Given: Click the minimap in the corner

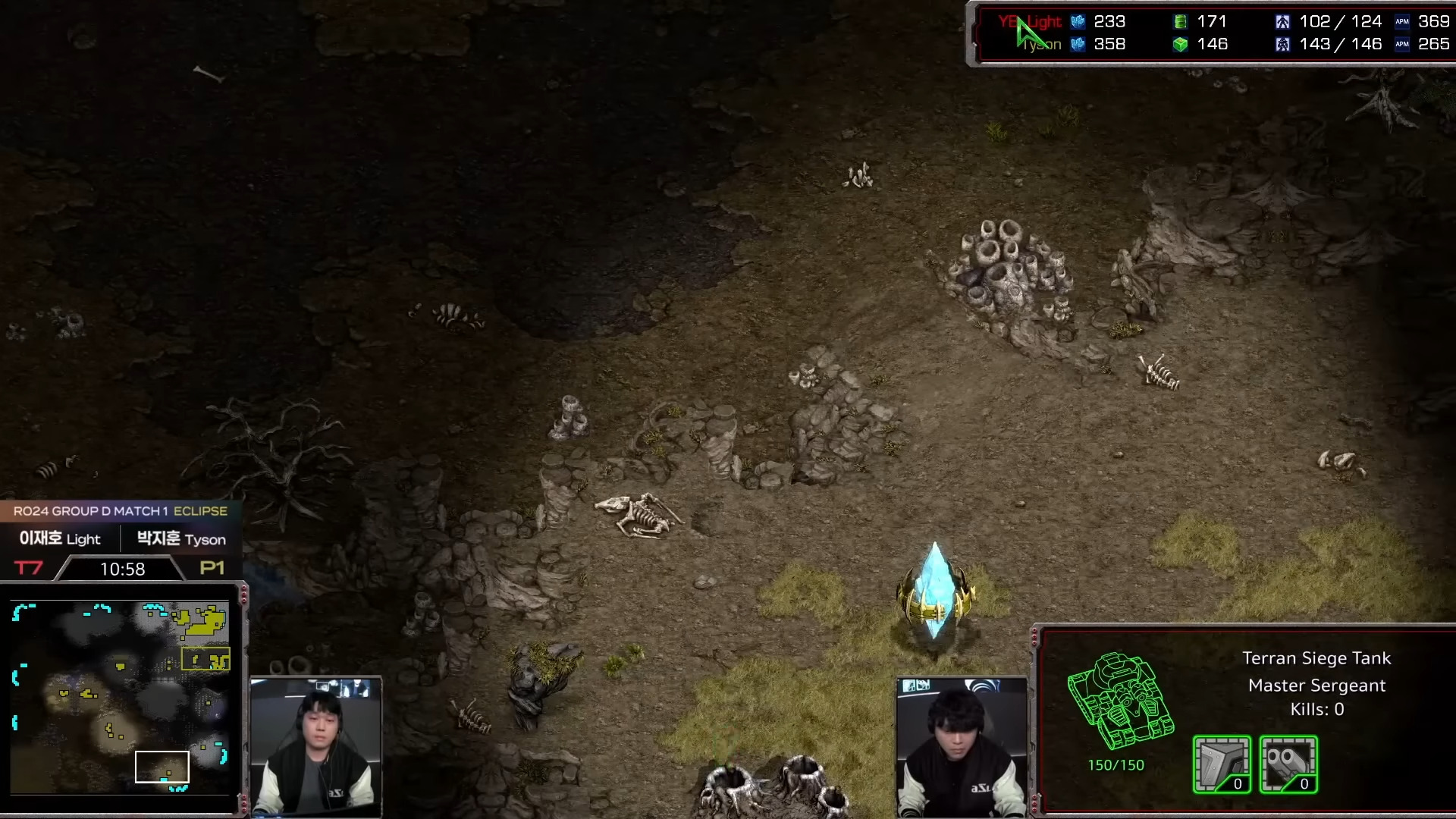Looking at the screenshot, I should 121,697.
